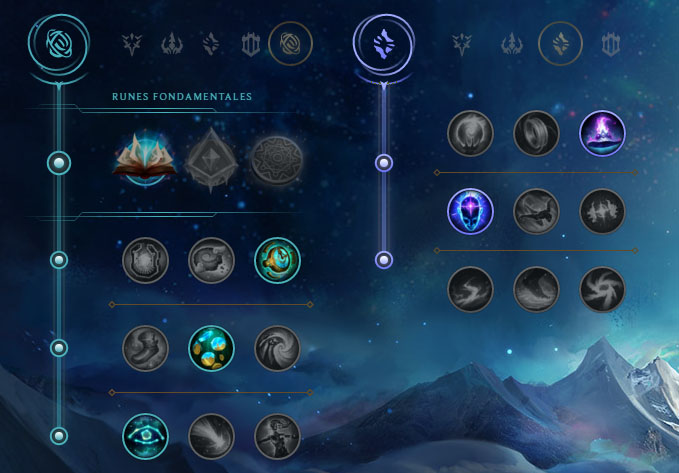This screenshot has height=473, width=679.
Task: Choose the Gathering Storm swirl rune
Action: (x=602, y=289)
